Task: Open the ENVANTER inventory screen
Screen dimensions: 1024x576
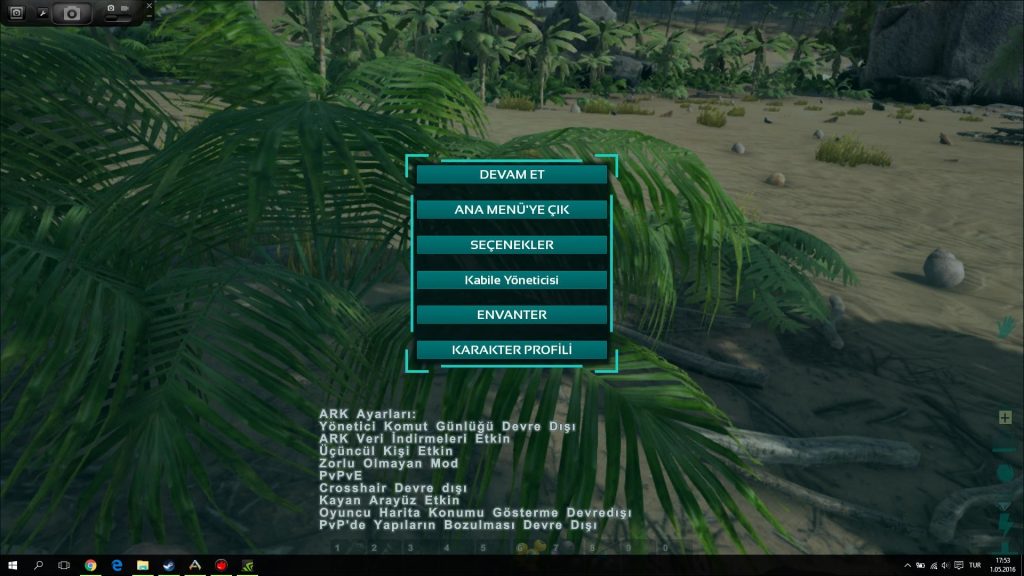Action: (x=511, y=315)
